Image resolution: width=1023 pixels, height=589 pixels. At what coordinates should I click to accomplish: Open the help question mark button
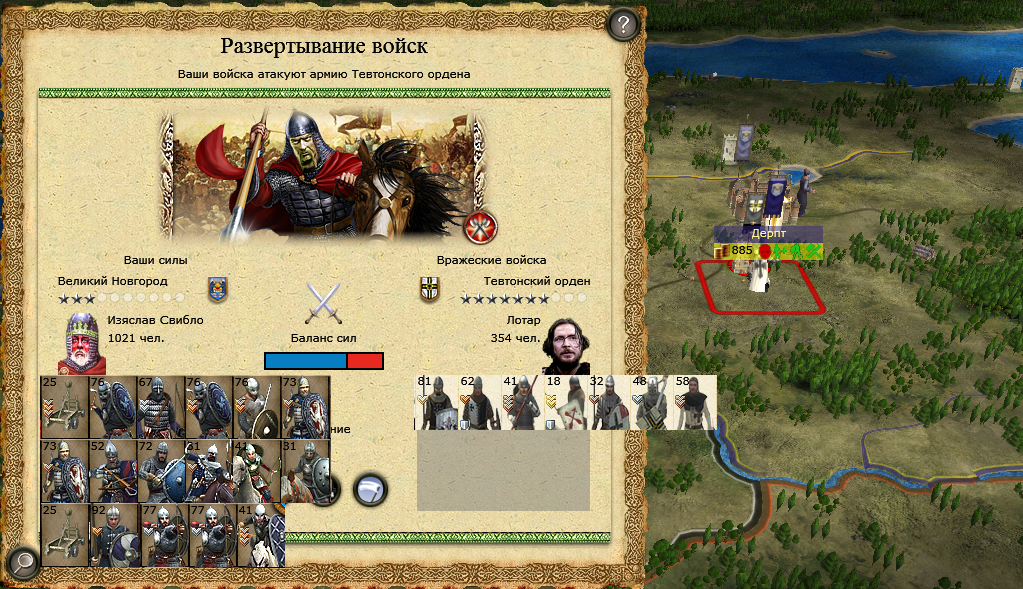click(623, 24)
